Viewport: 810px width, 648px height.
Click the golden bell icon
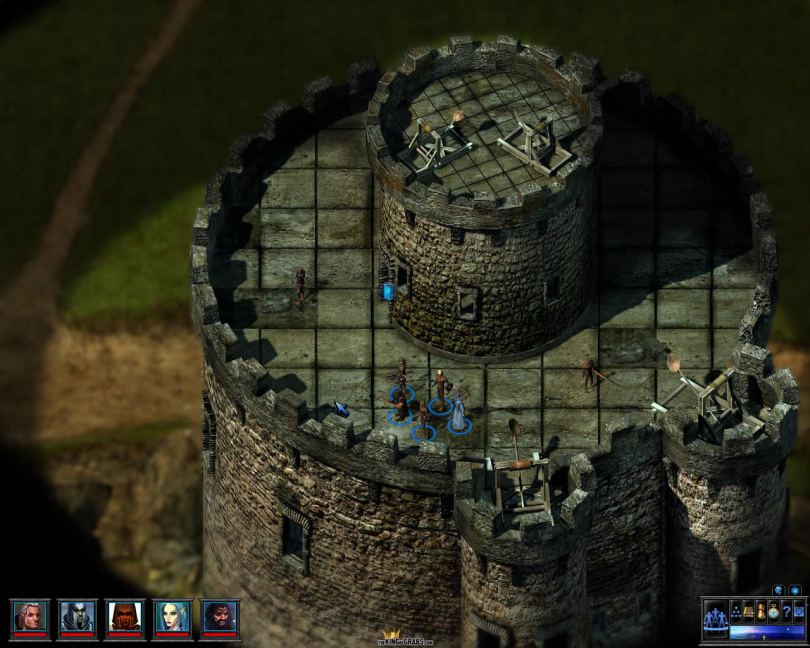[748, 611]
